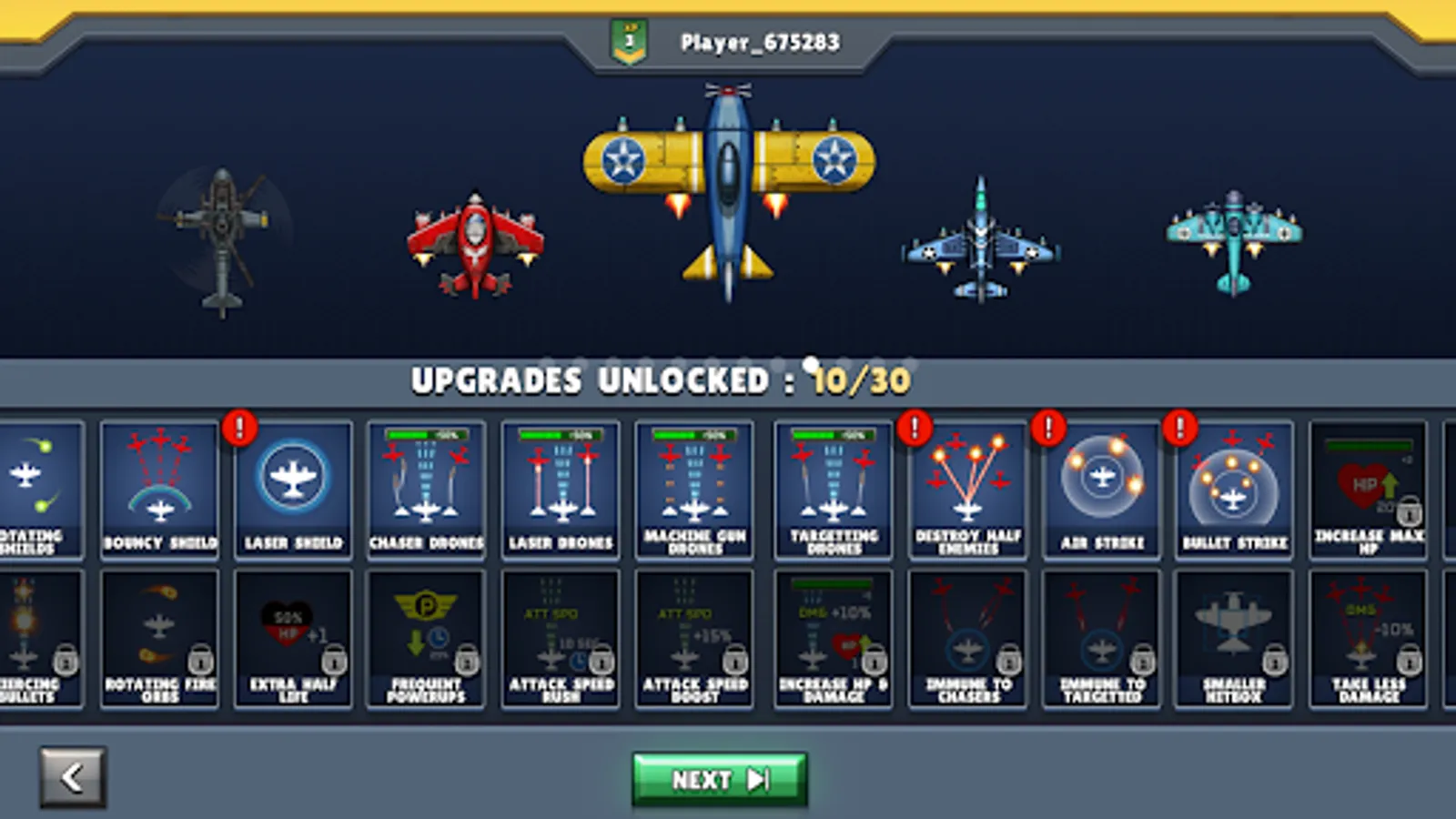Select the Increase Max HP upgrade
Image resolution: width=1456 pixels, height=819 pixels.
coord(1367,487)
